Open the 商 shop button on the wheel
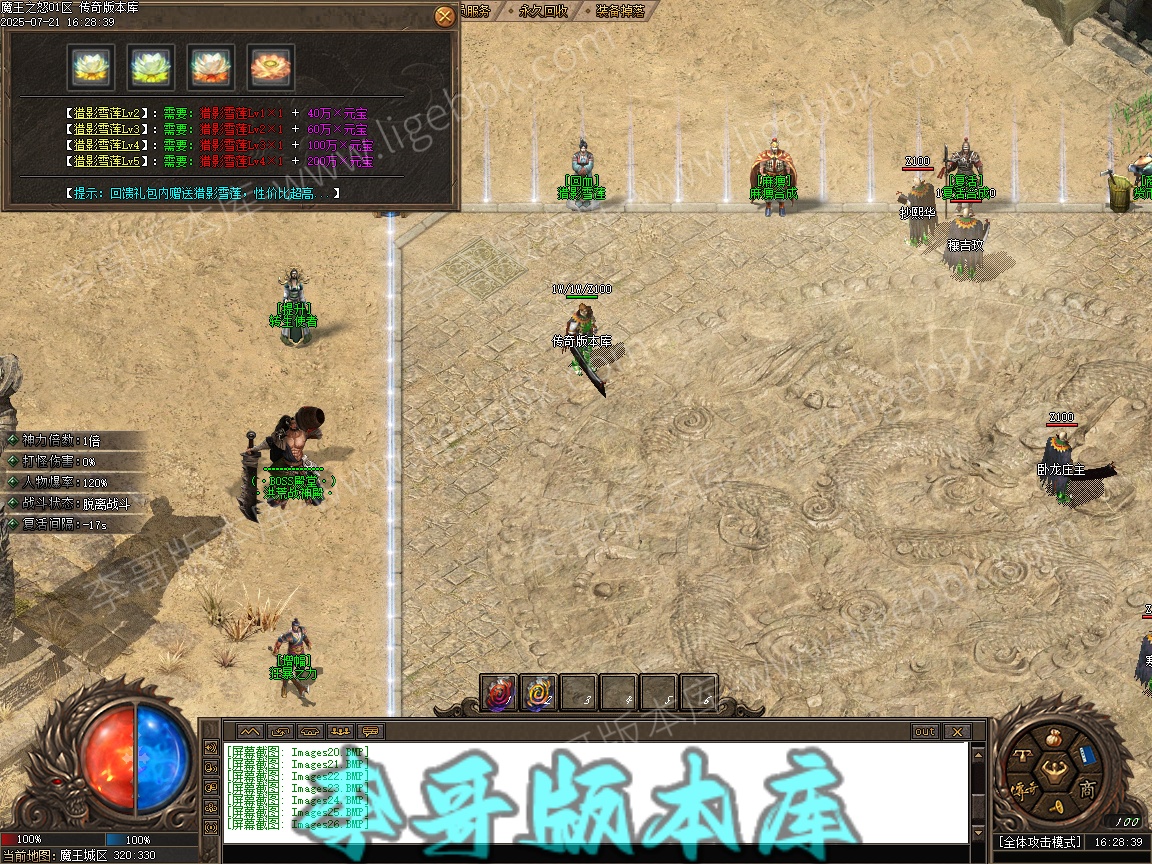The width and height of the screenshot is (1152, 864). (x=1087, y=790)
